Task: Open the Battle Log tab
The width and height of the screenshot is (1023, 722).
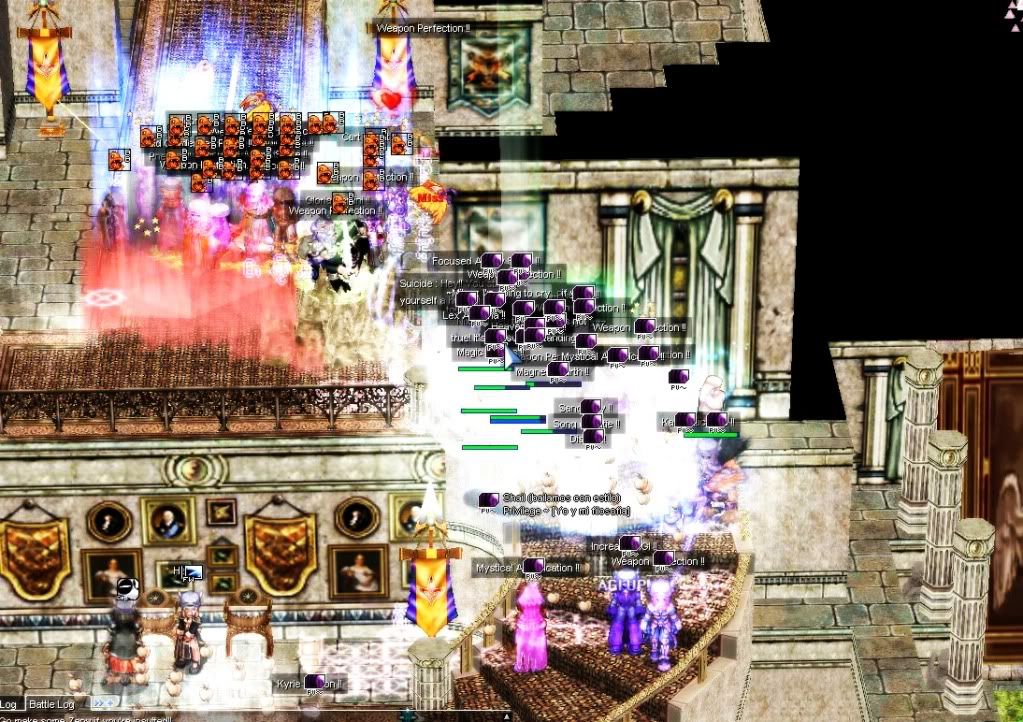Action: (51, 705)
